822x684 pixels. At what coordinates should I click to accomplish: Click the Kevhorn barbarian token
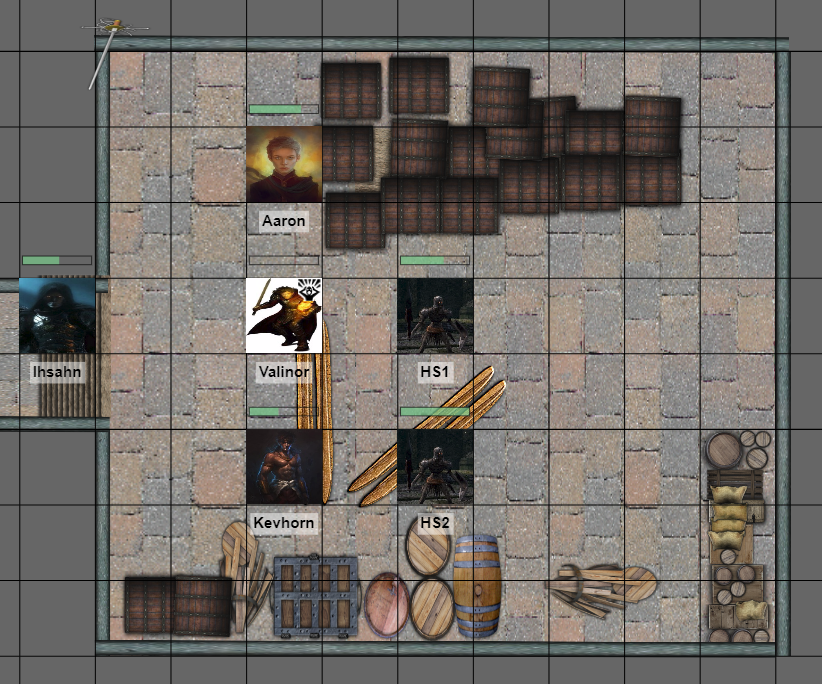coord(284,467)
